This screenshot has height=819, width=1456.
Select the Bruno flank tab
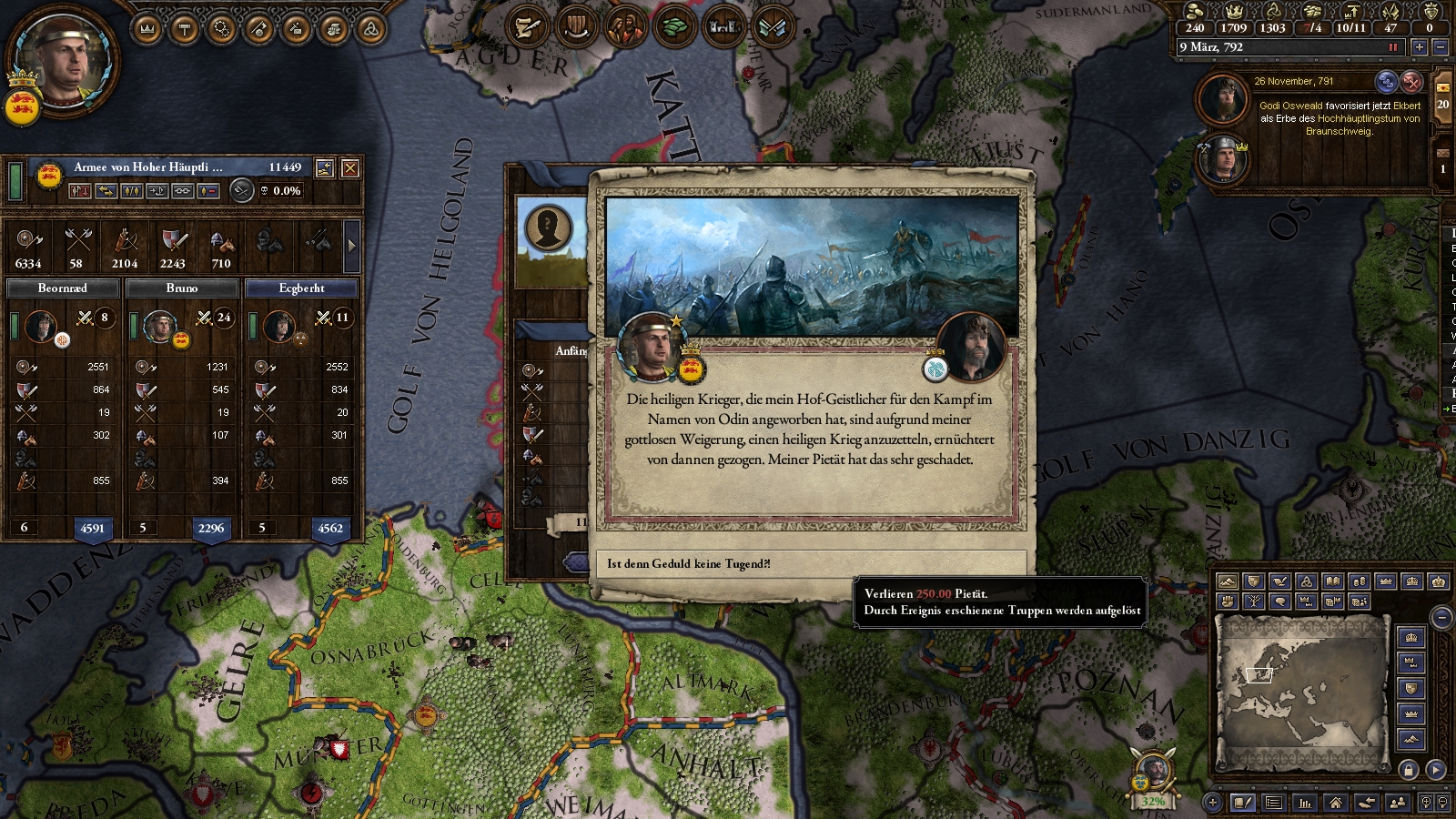tap(182, 288)
